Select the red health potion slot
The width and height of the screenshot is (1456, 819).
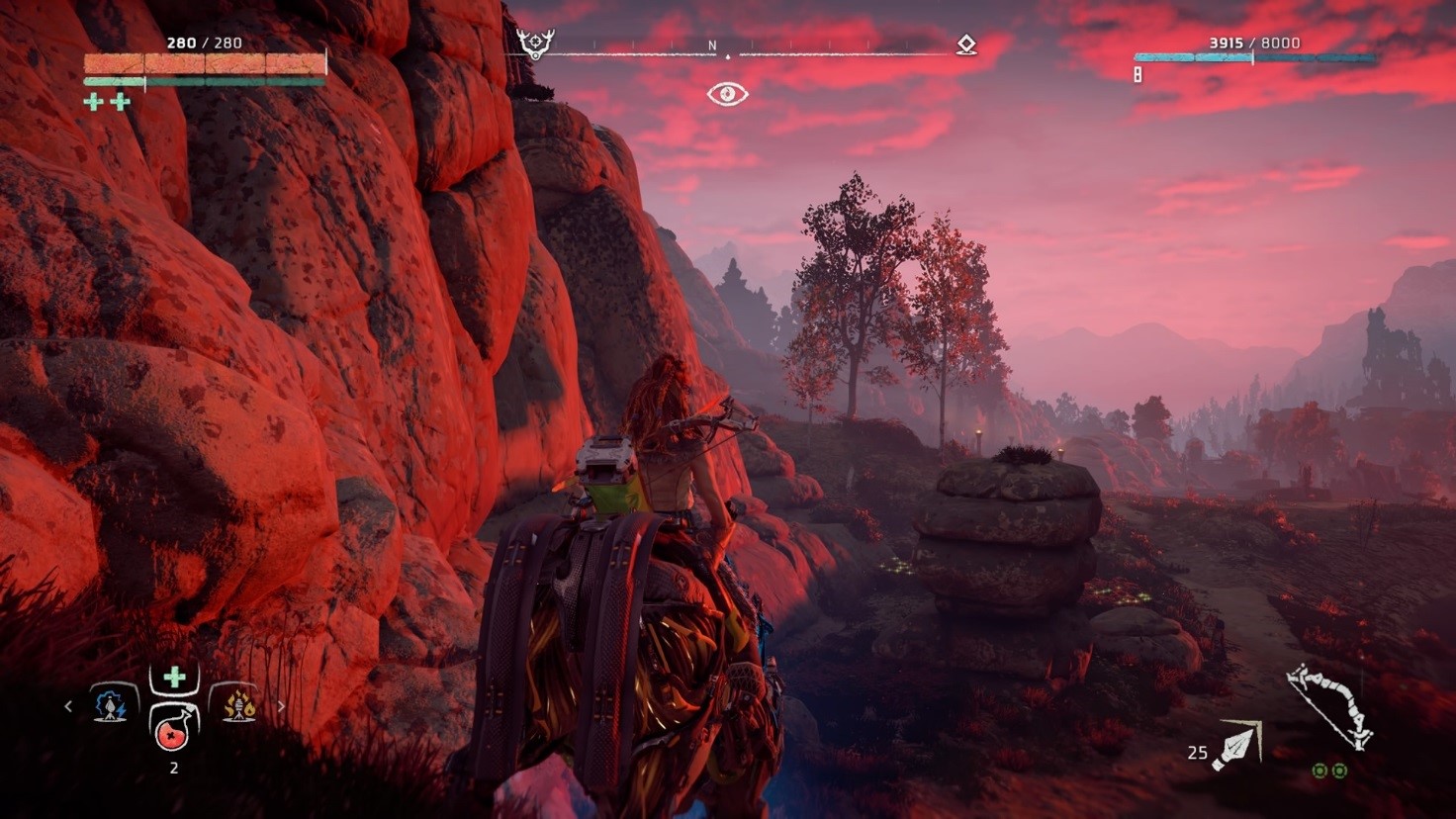point(174,726)
